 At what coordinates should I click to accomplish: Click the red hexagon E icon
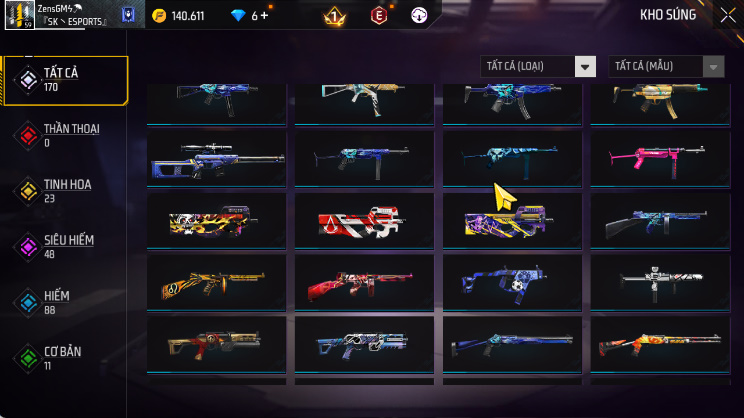pos(379,15)
